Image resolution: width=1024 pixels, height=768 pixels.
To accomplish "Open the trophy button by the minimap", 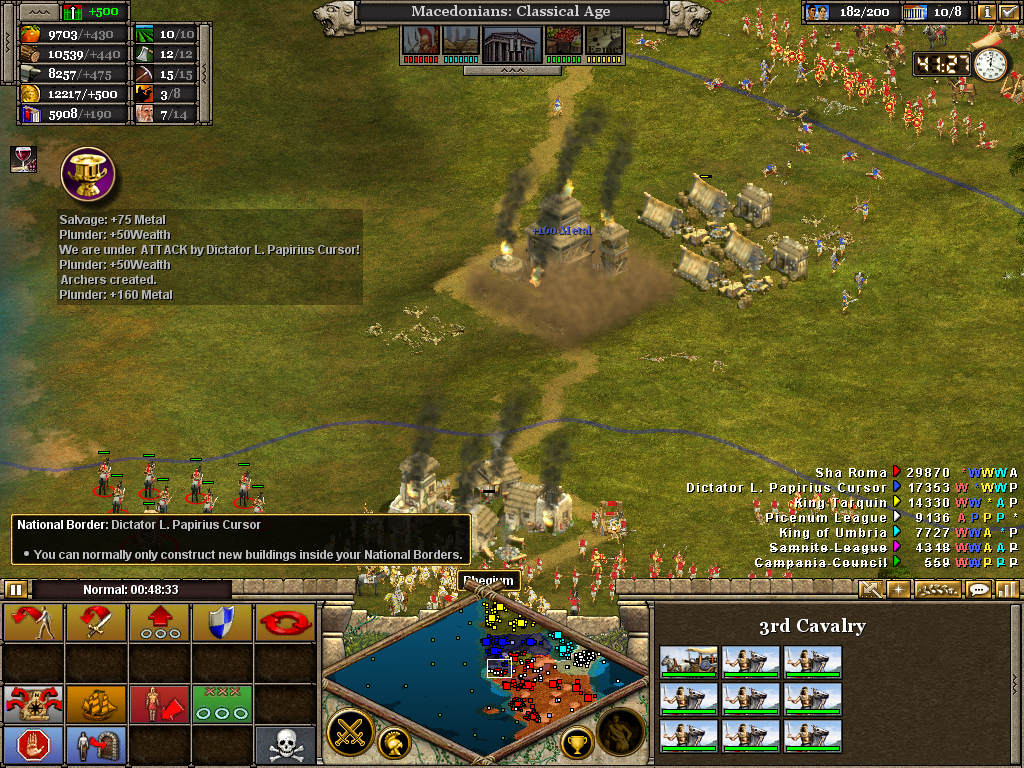I will pos(575,742).
